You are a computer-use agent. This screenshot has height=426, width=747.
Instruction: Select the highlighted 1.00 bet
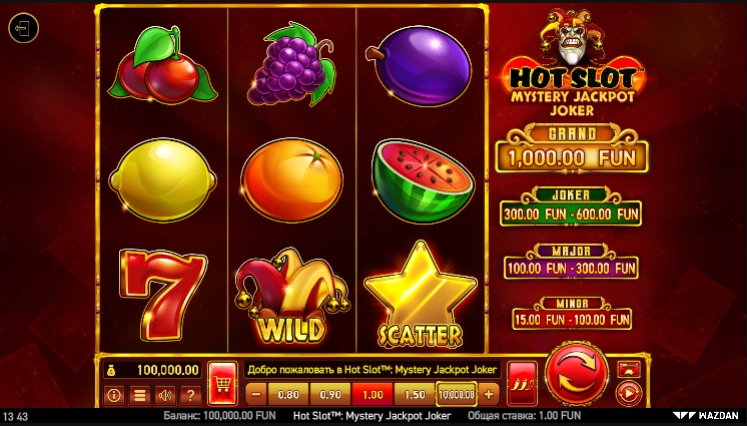pyautogui.click(x=372, y=394)
